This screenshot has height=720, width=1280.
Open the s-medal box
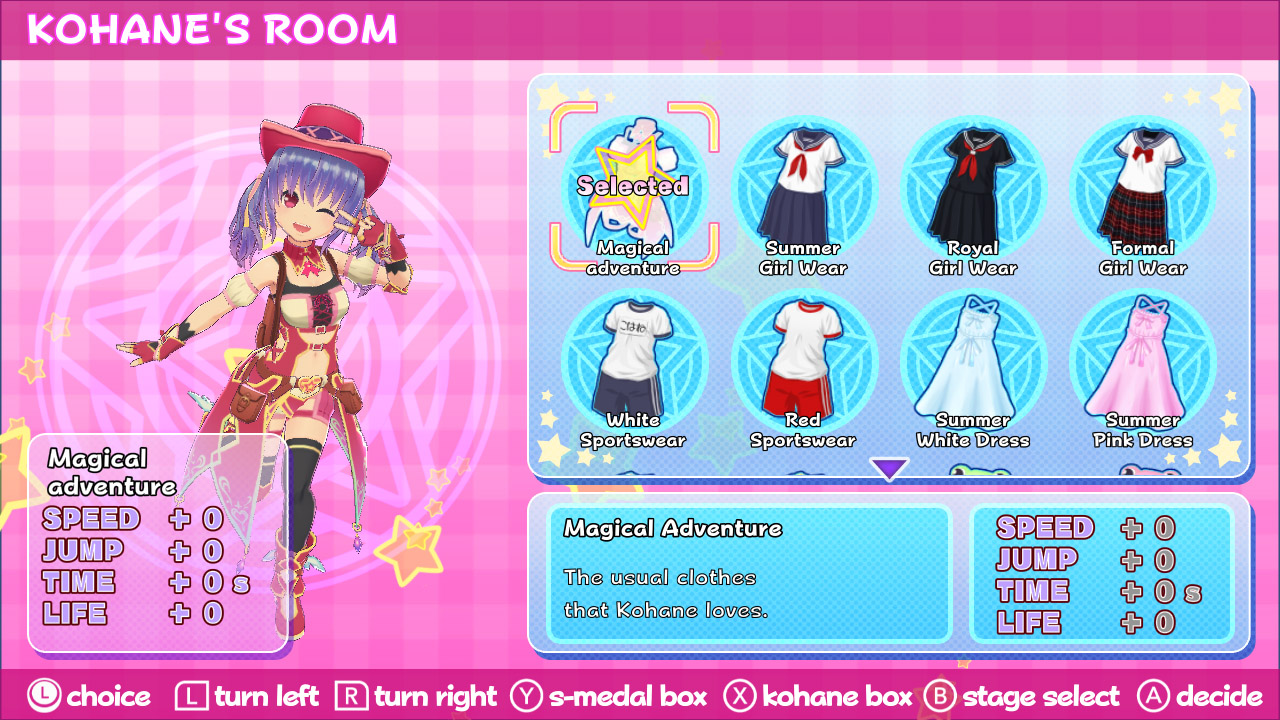tap(612, 697)
